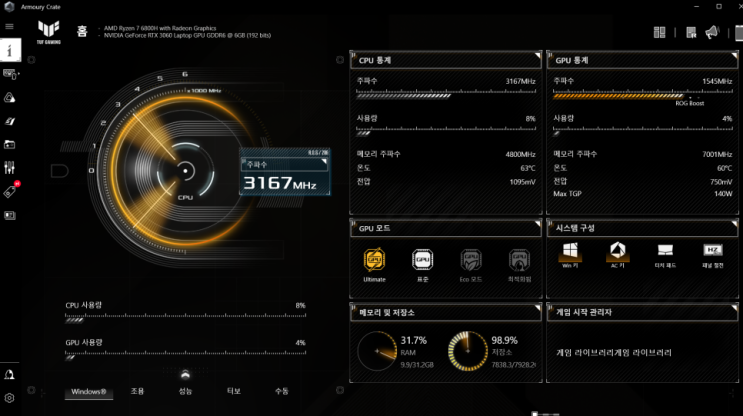This screenshot has height=416, width=743.
Task: Select the 조용 fan mode
Action: 137,391
